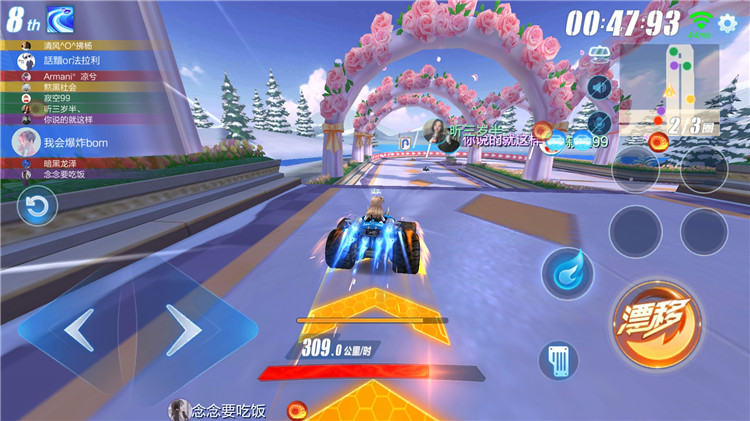This screenshot has height=421, width=750.
Task: Tap the orange 漂移 drift button
Action: 656,323
